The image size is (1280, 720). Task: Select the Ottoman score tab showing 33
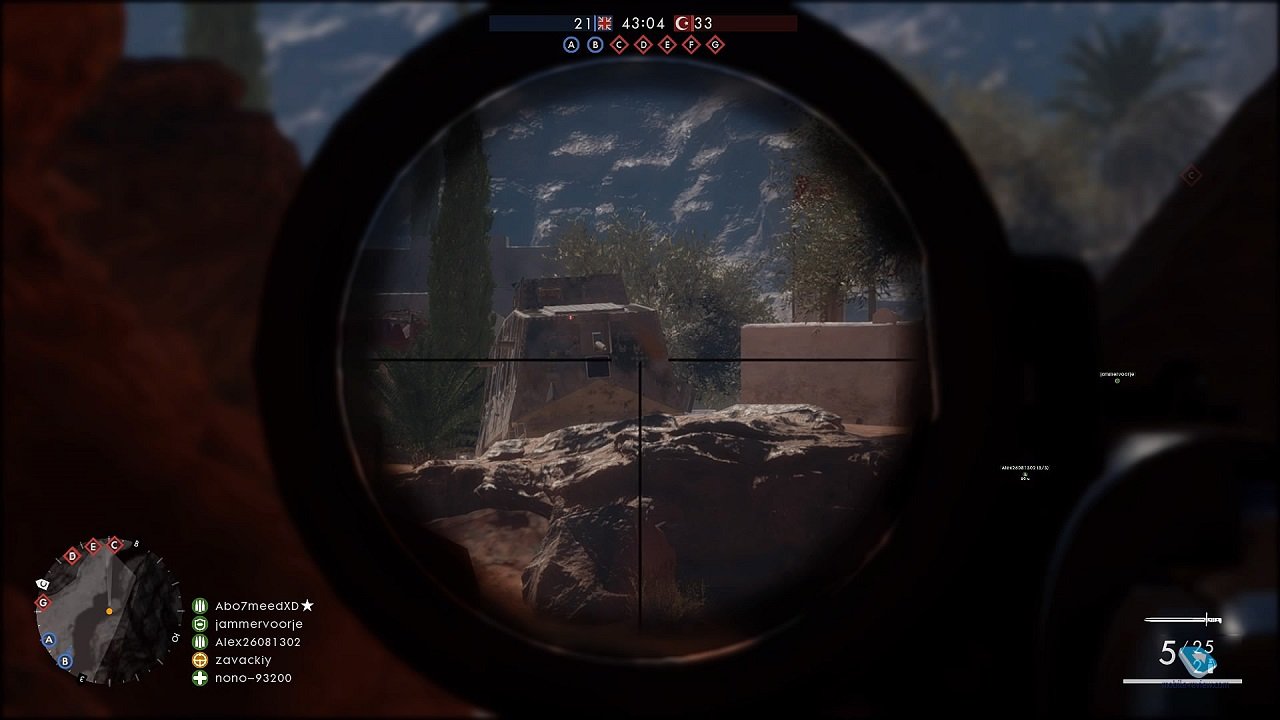703,22
